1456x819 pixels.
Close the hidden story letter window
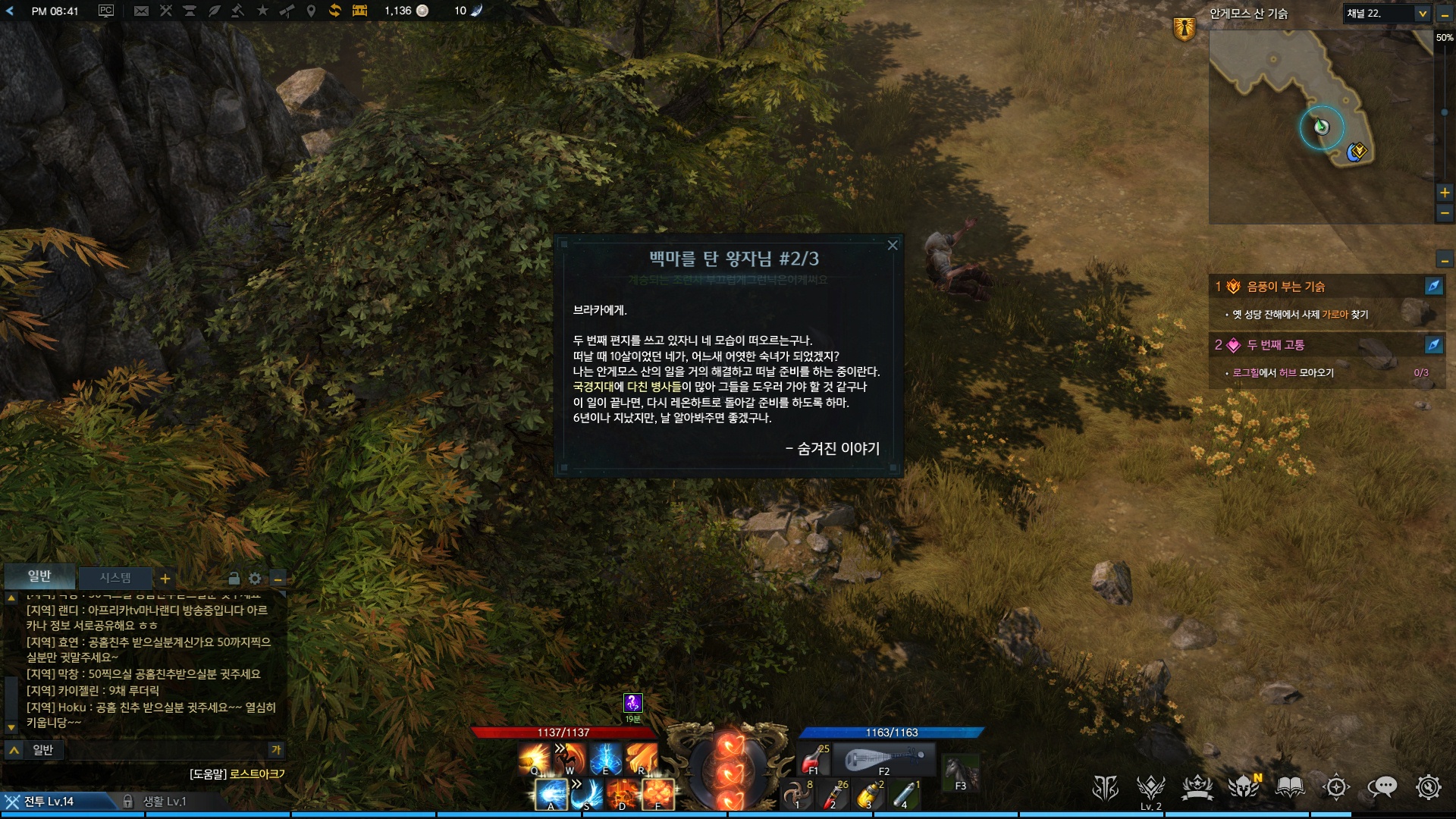893,245
